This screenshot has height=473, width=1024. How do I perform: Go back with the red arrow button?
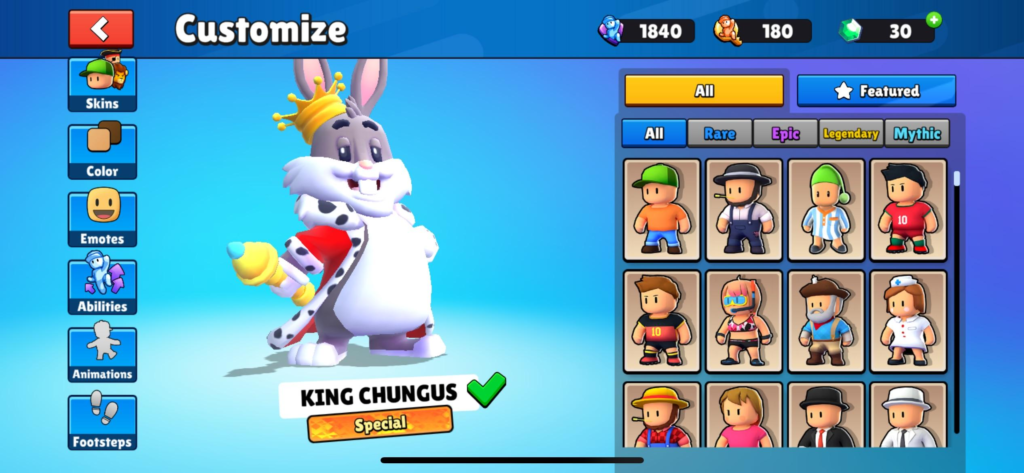100,29
